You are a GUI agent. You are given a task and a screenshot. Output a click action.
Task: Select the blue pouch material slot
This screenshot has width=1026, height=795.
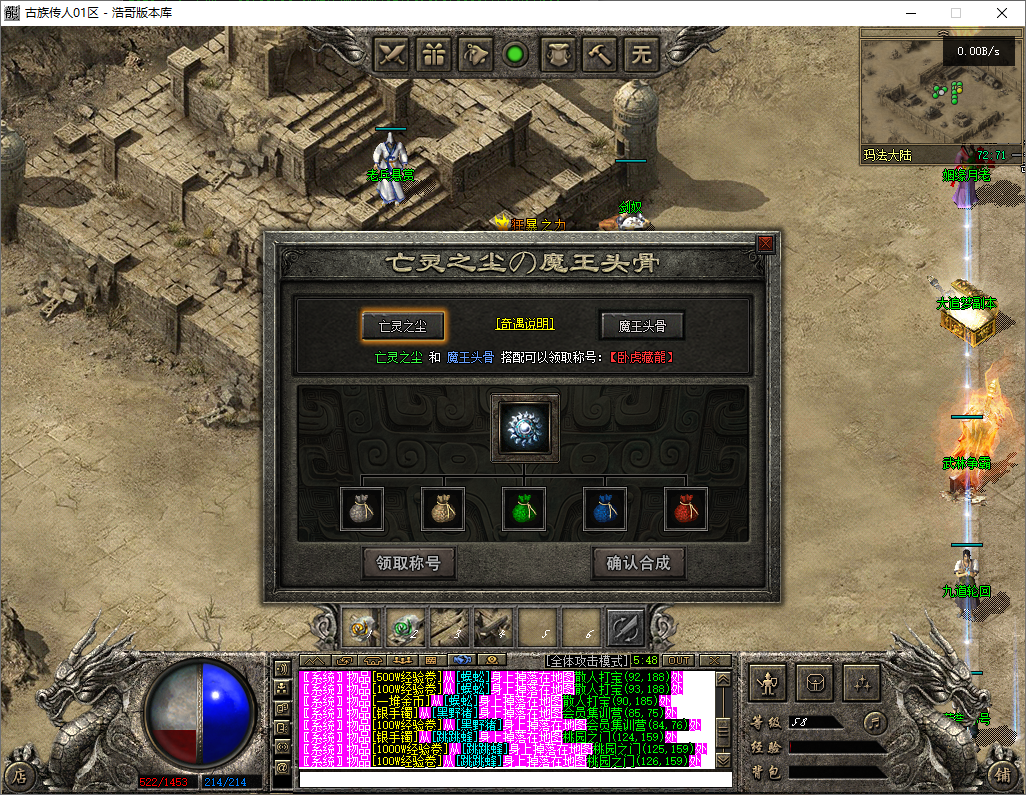(x=605, y=509)
